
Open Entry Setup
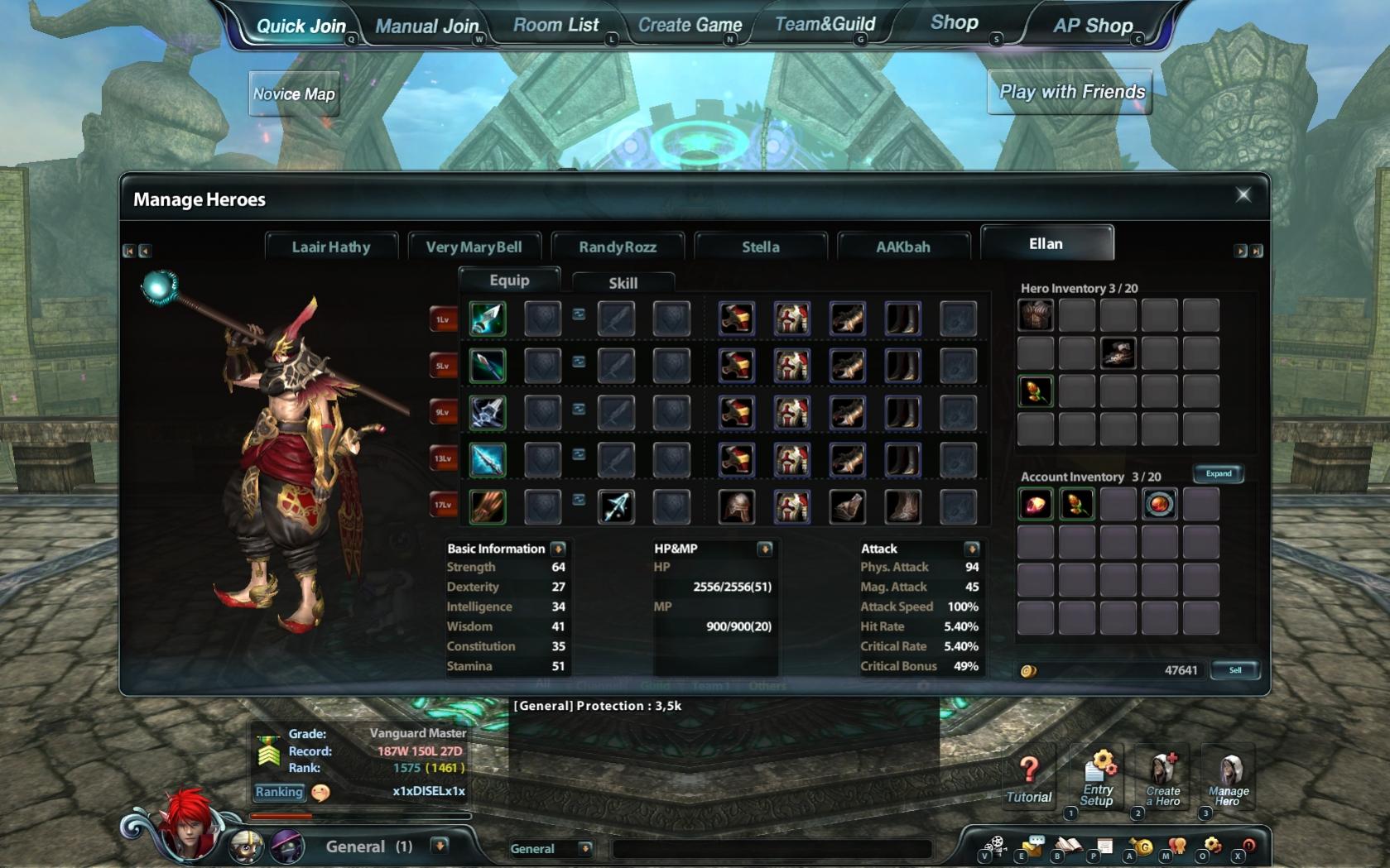coord(1097,779)
